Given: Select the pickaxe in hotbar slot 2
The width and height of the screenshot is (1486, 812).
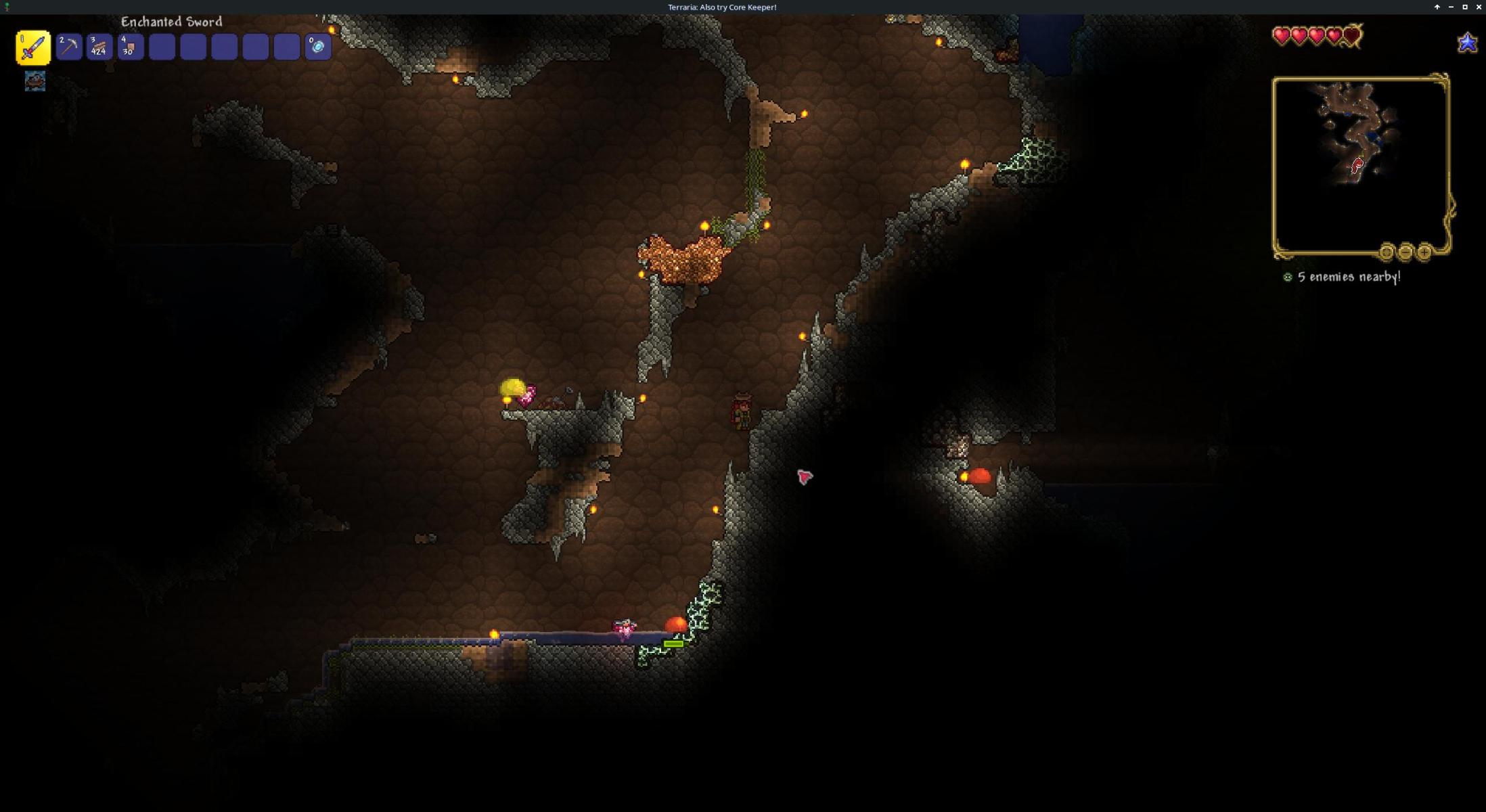Looking at the screenshot, I should (69, 47).
